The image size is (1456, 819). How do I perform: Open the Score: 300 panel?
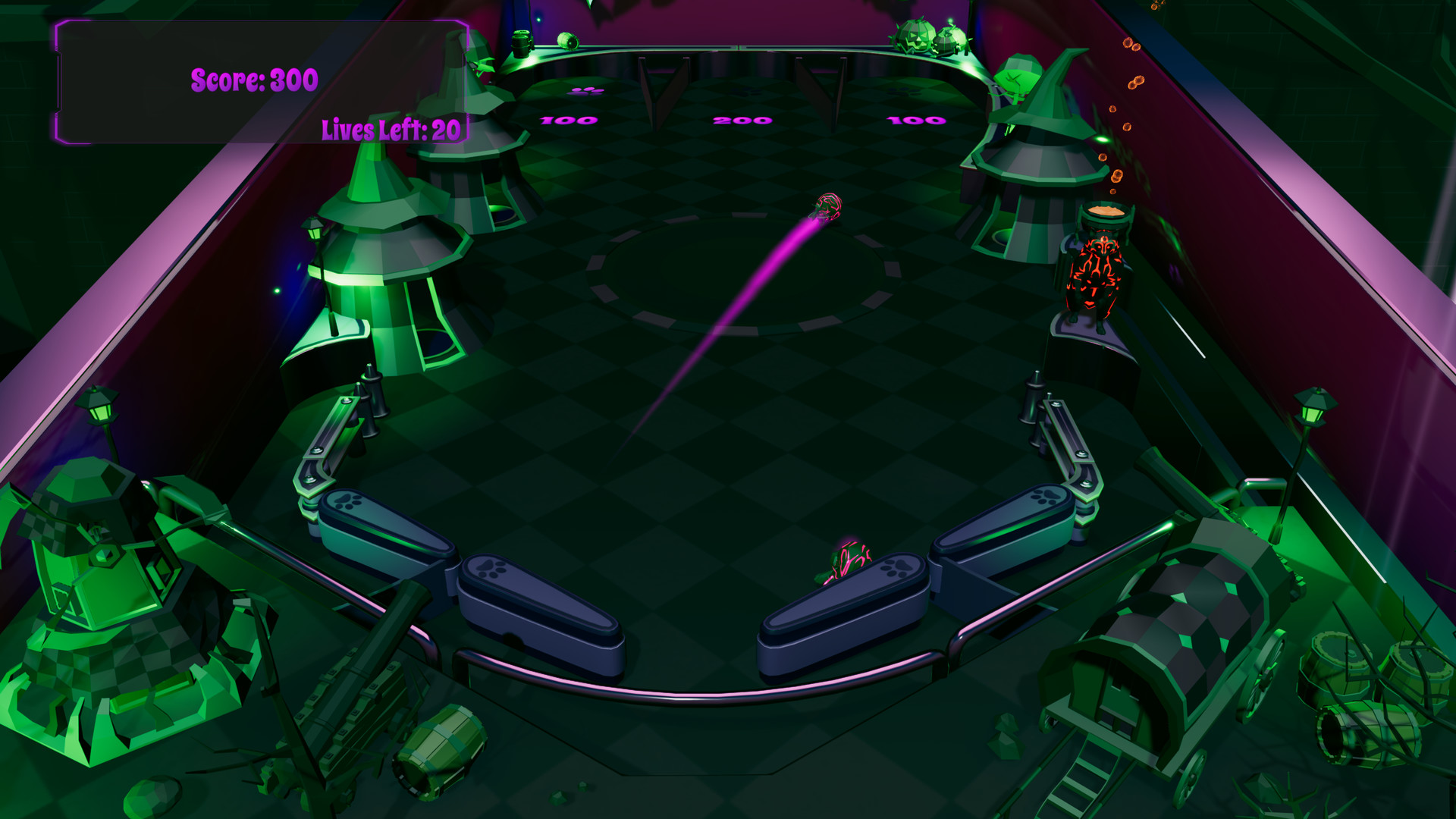tap(254, 79)
